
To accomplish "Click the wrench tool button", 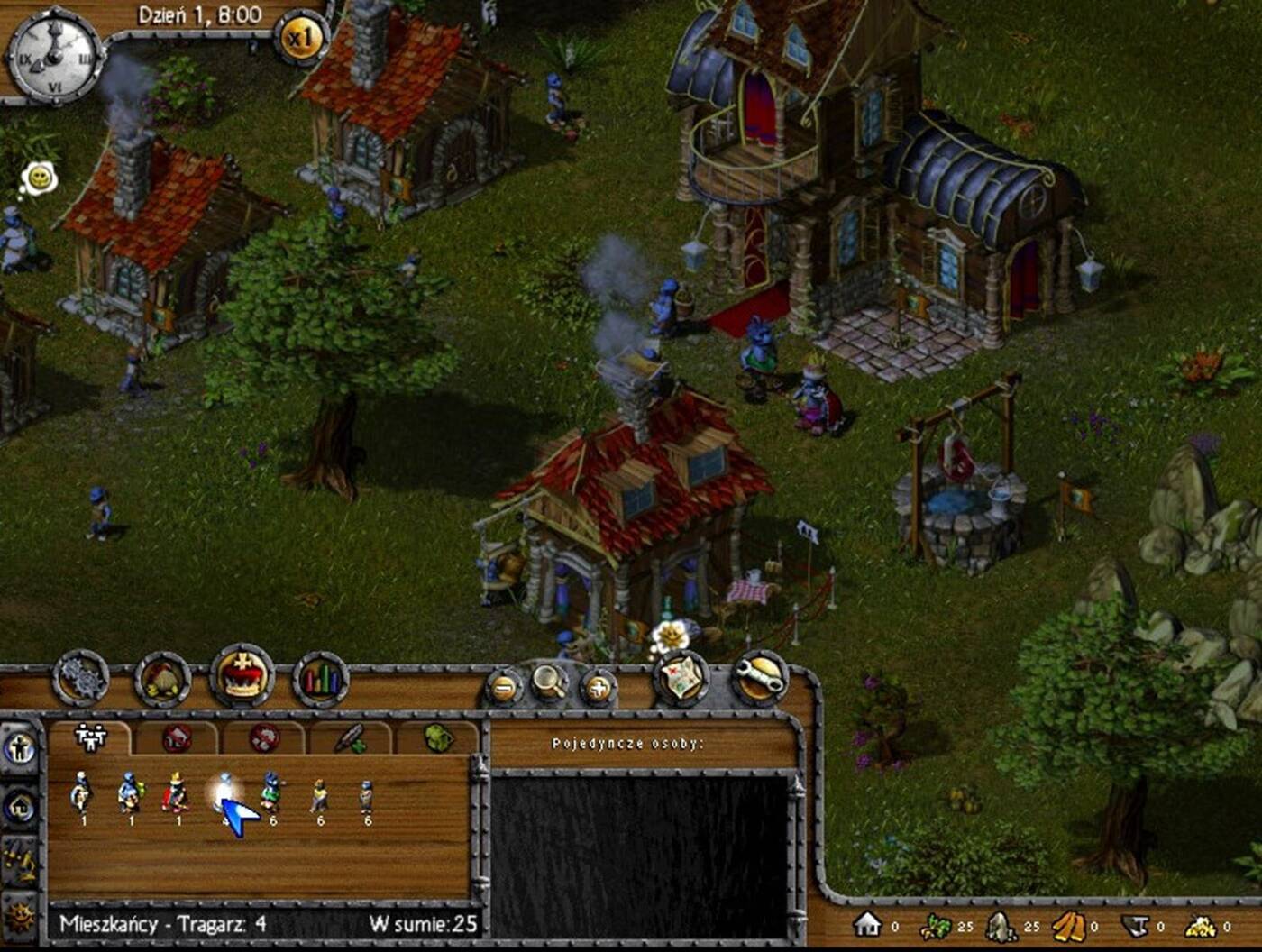I will 760,678.
